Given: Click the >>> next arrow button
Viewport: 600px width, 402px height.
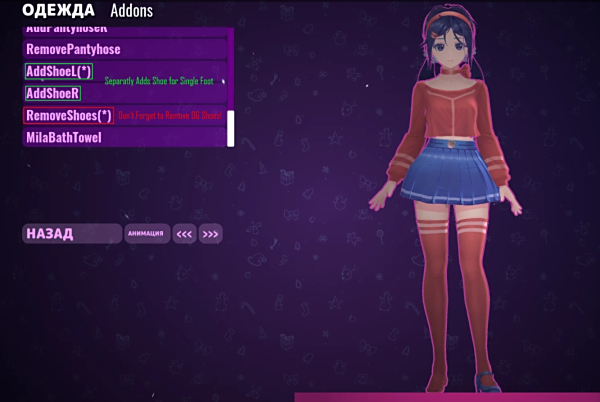Looking at the screenshot, I should (210, 234).
